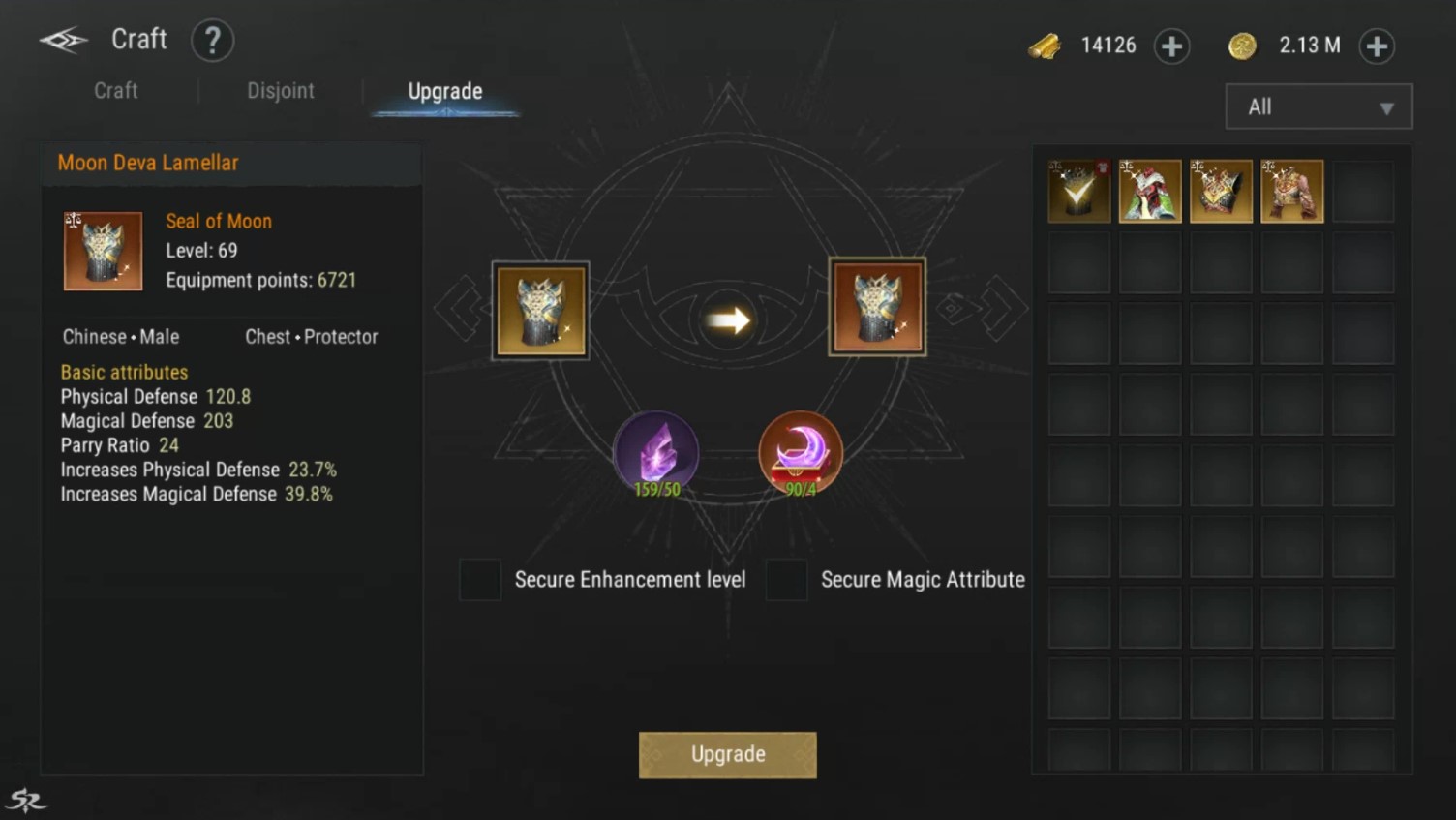This screenshot has height=820, width=1456.
Task: Select the pink long-sleeved armor item
Action: click(x=1291, y=192)
